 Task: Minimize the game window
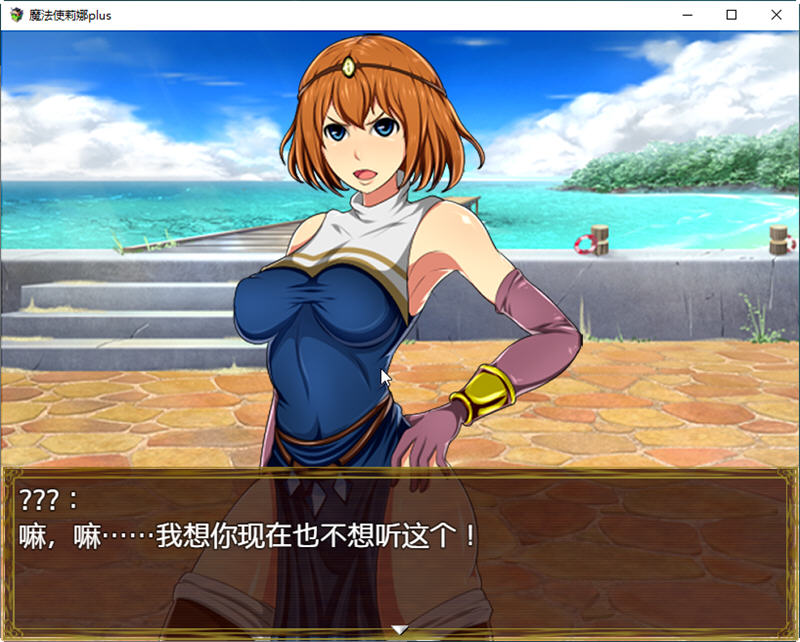point(686,15)
